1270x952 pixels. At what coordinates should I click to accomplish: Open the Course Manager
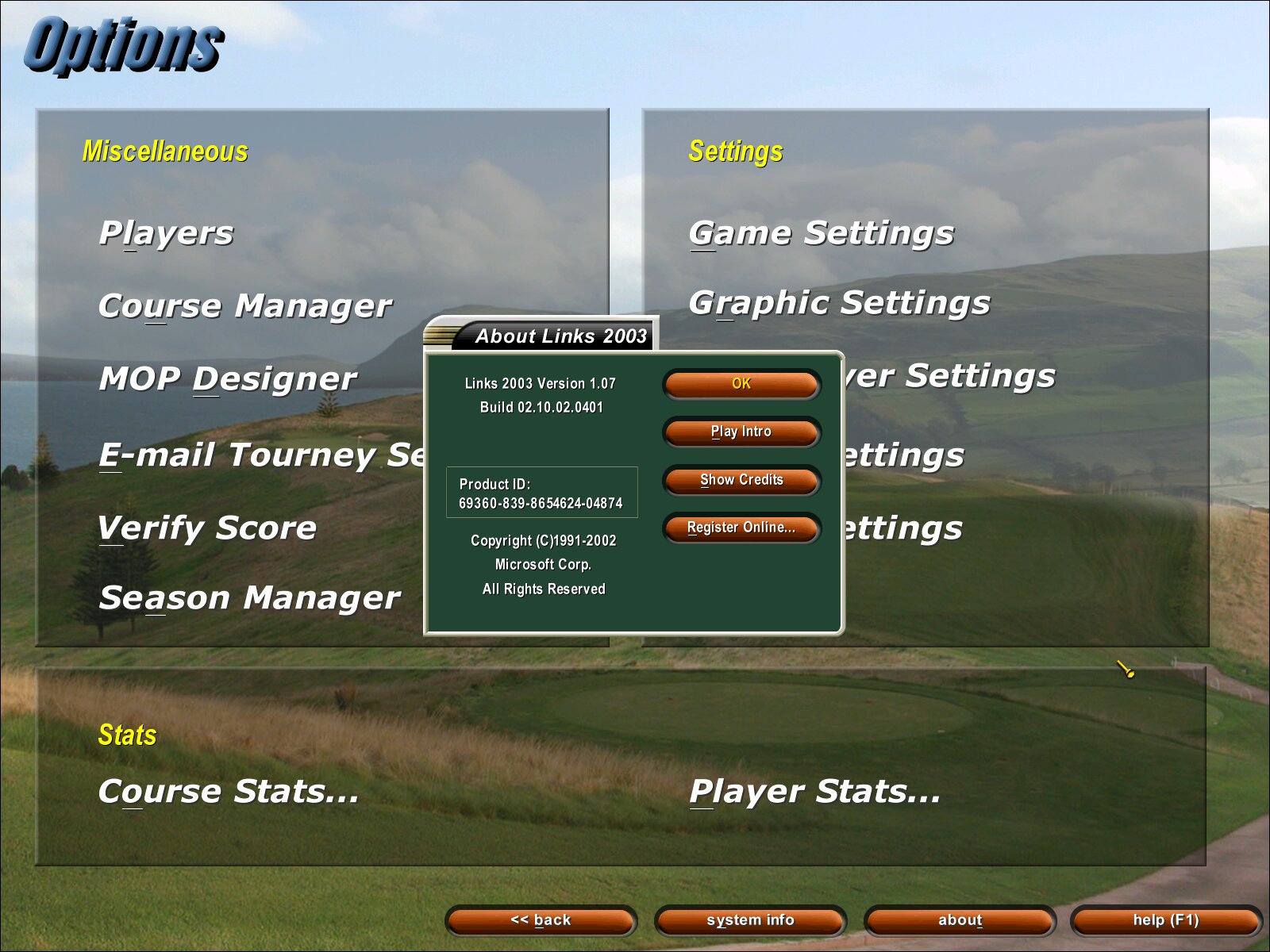click(244, 306)
